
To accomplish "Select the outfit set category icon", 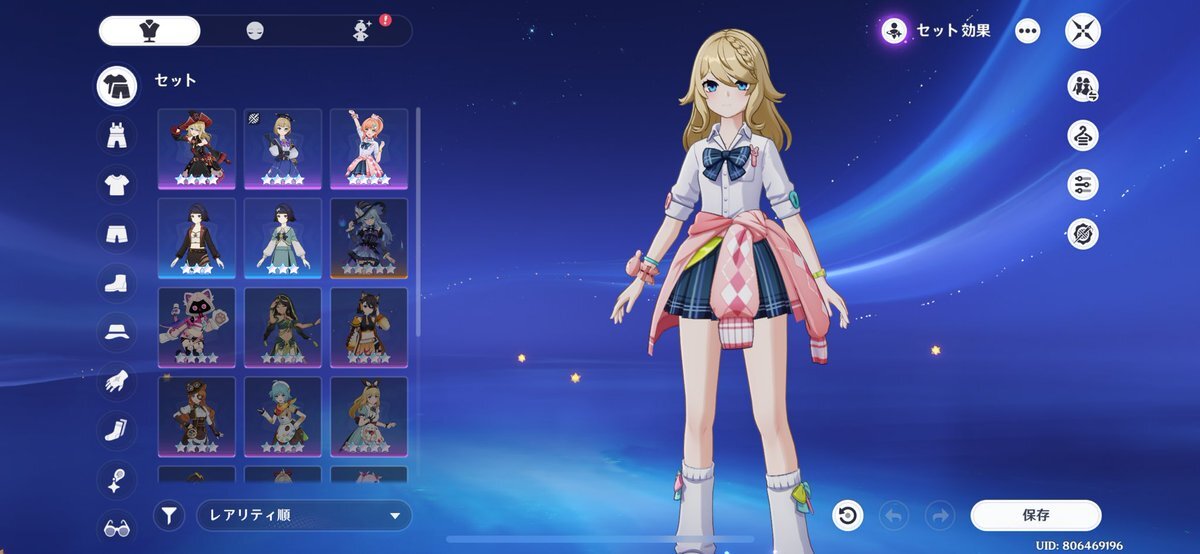I will tap(117, 87).
